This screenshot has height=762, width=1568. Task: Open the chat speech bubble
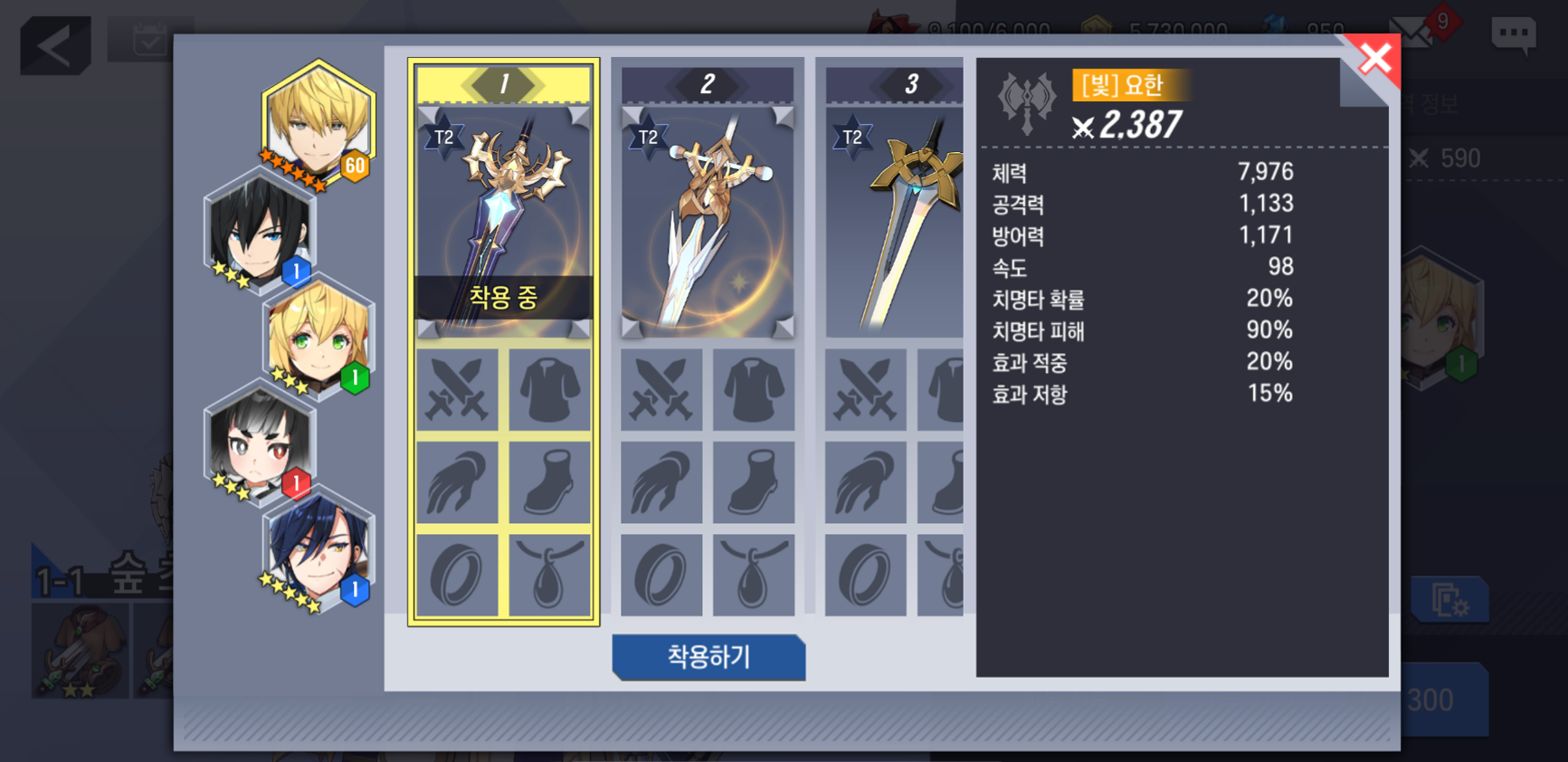[x=1513, y=36]
